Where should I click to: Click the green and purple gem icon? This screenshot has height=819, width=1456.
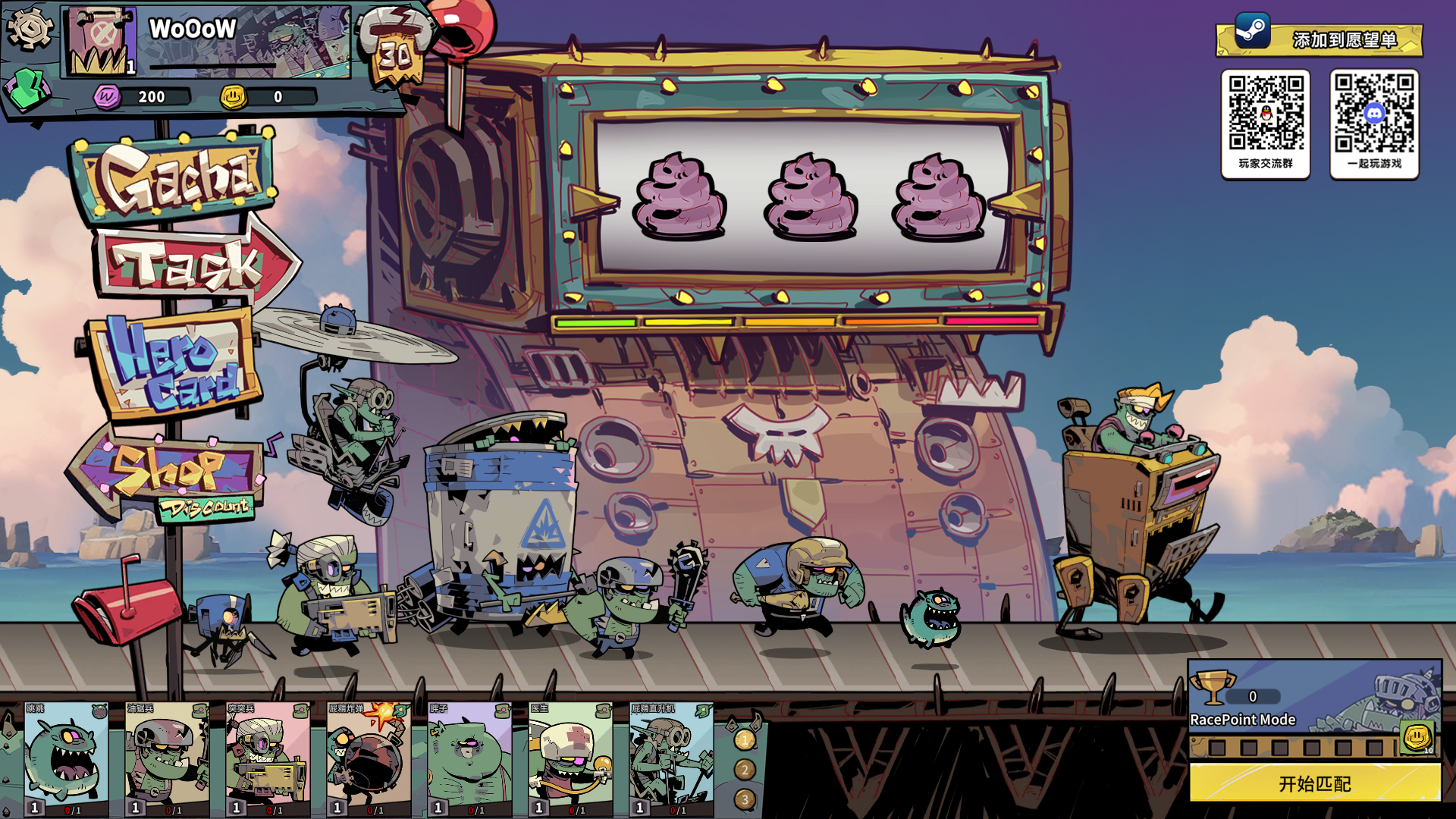(27, 89)
